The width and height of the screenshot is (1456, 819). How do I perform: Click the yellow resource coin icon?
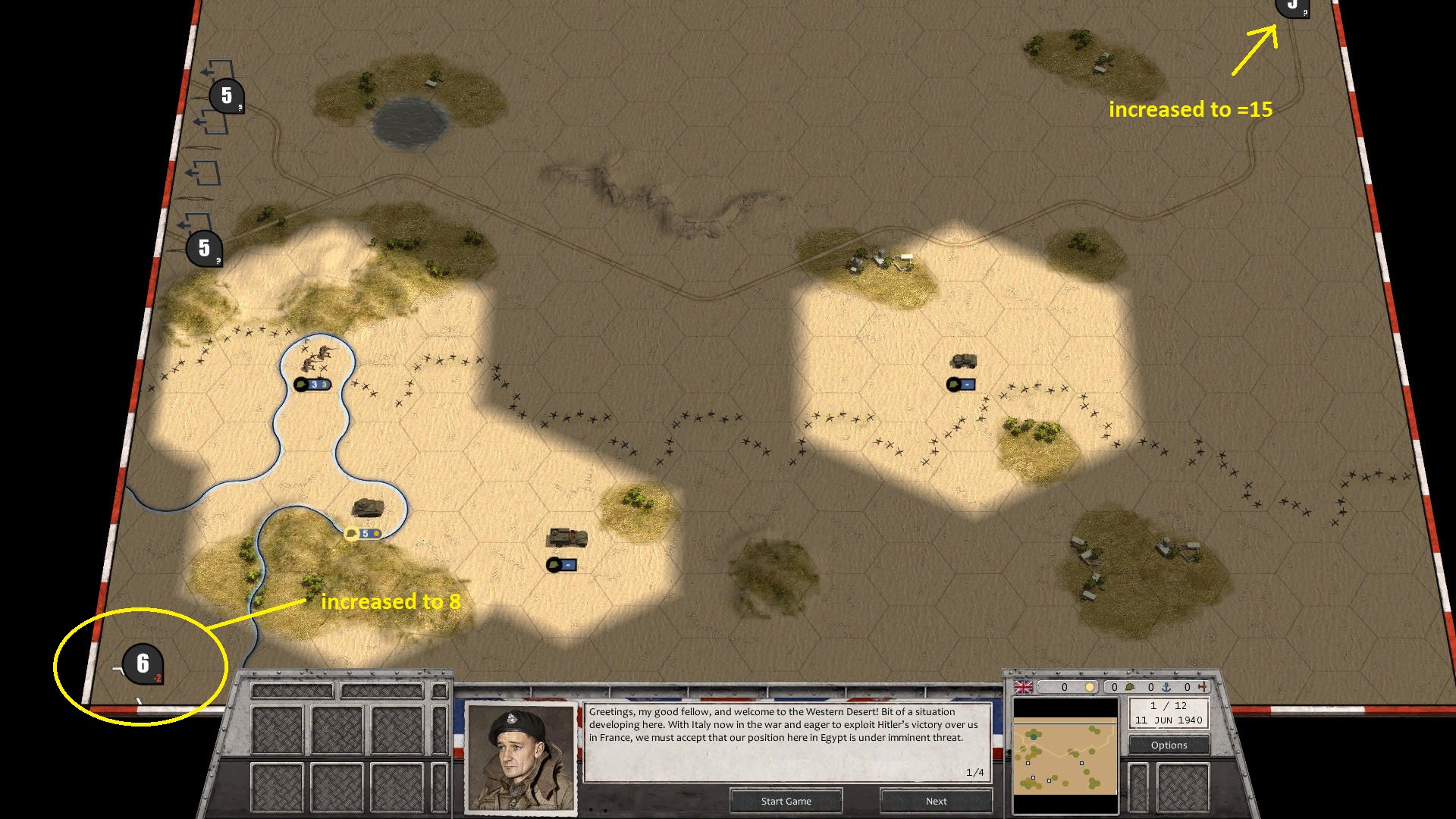click(1090, 687)
